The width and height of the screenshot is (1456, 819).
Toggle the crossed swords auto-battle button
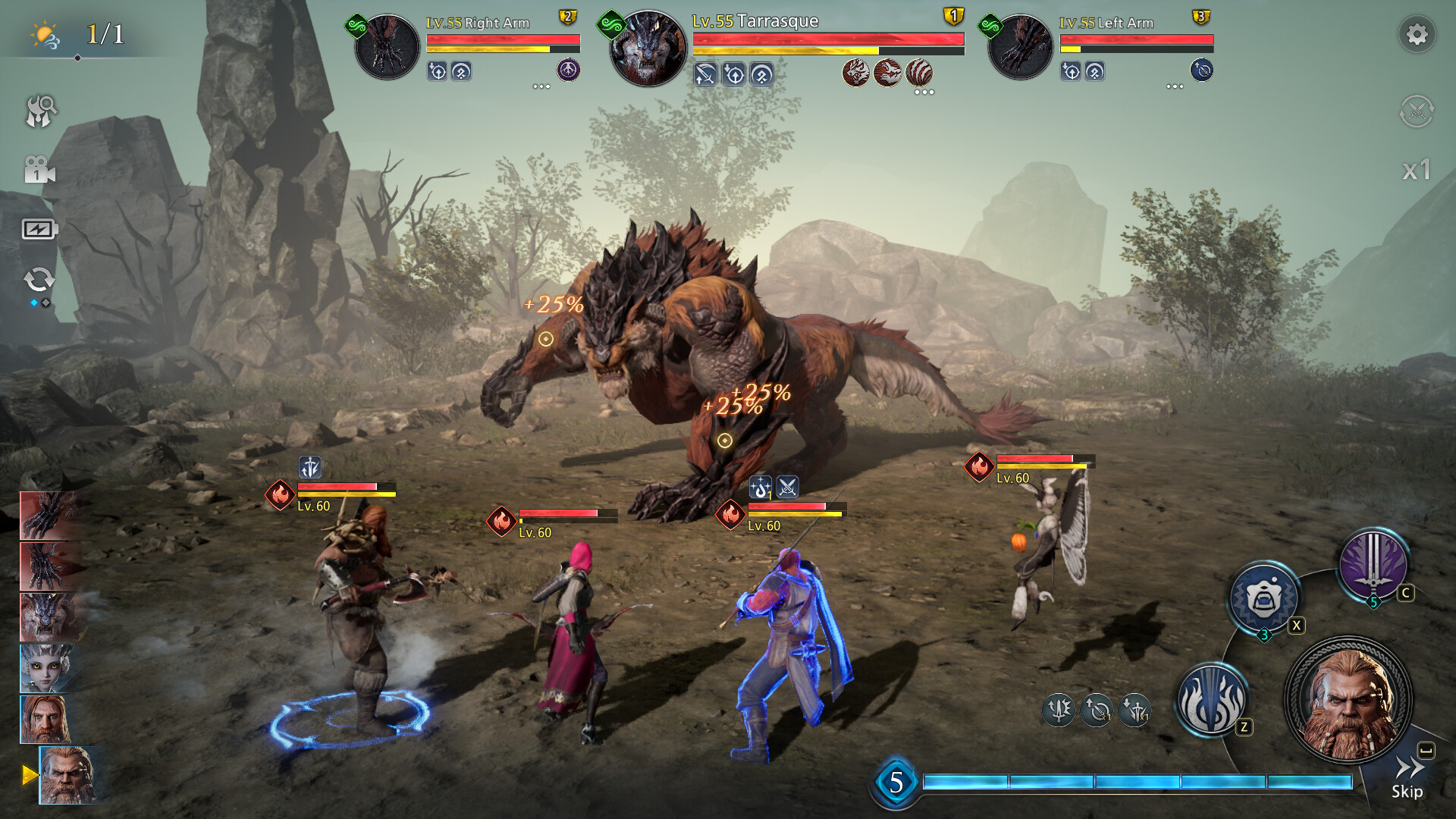pyautogui.click(x=1416, y=111)
